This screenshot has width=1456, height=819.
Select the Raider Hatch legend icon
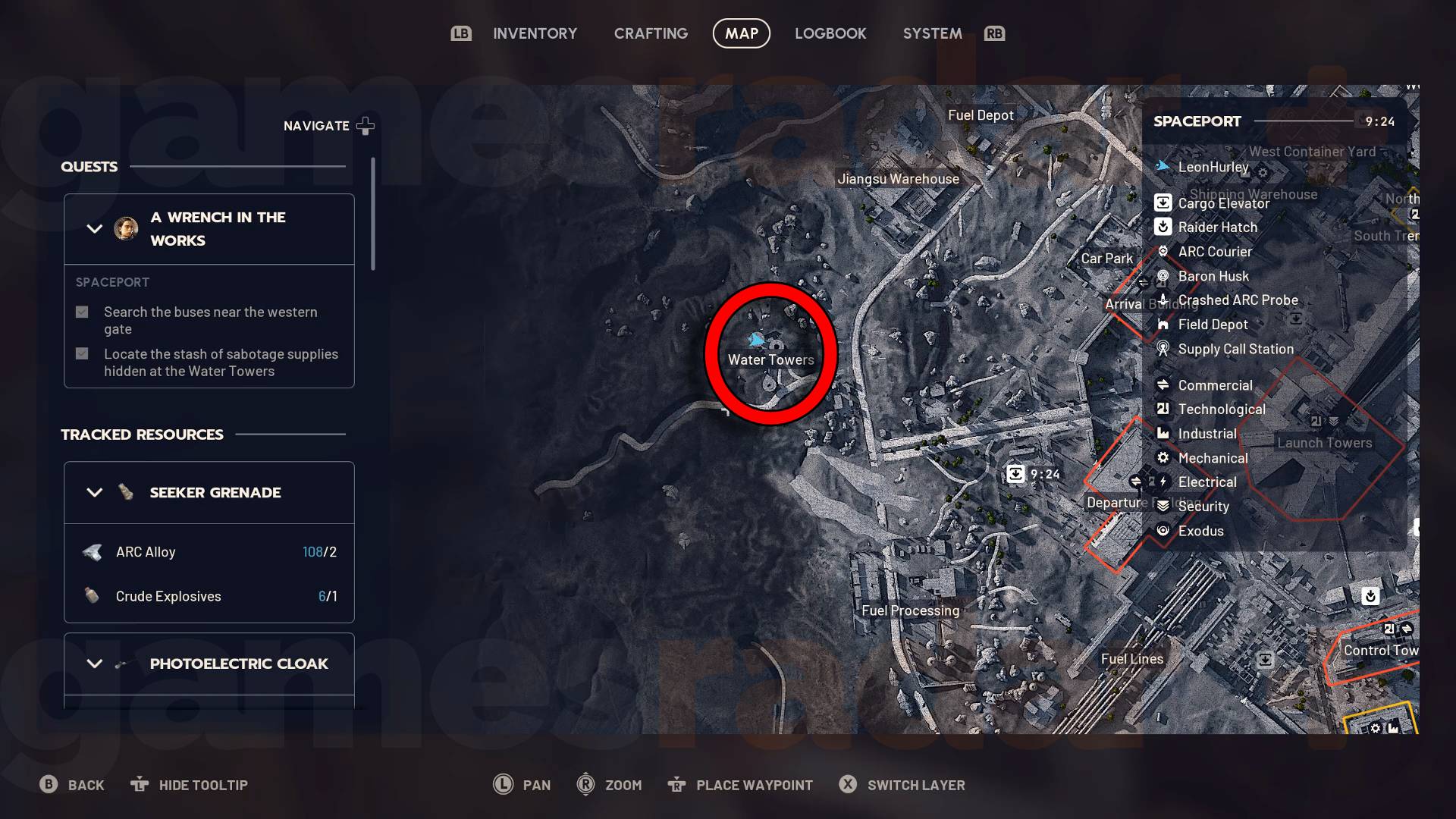[x=1163, y=227]
